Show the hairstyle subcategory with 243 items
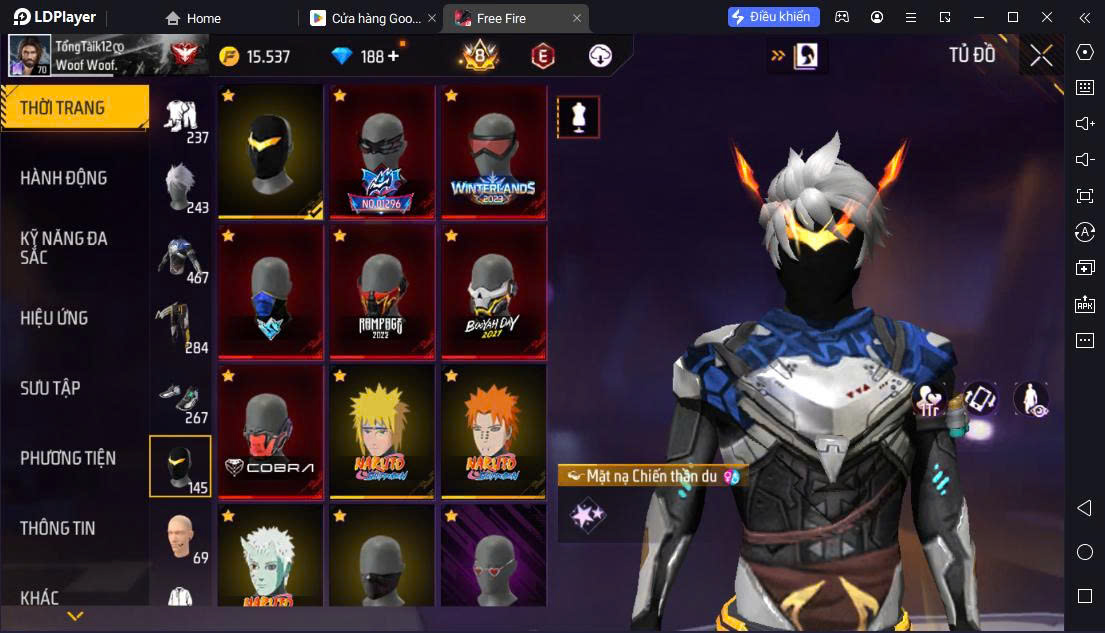This screenshot has height=633, width=1105. (x=181, y=188)
